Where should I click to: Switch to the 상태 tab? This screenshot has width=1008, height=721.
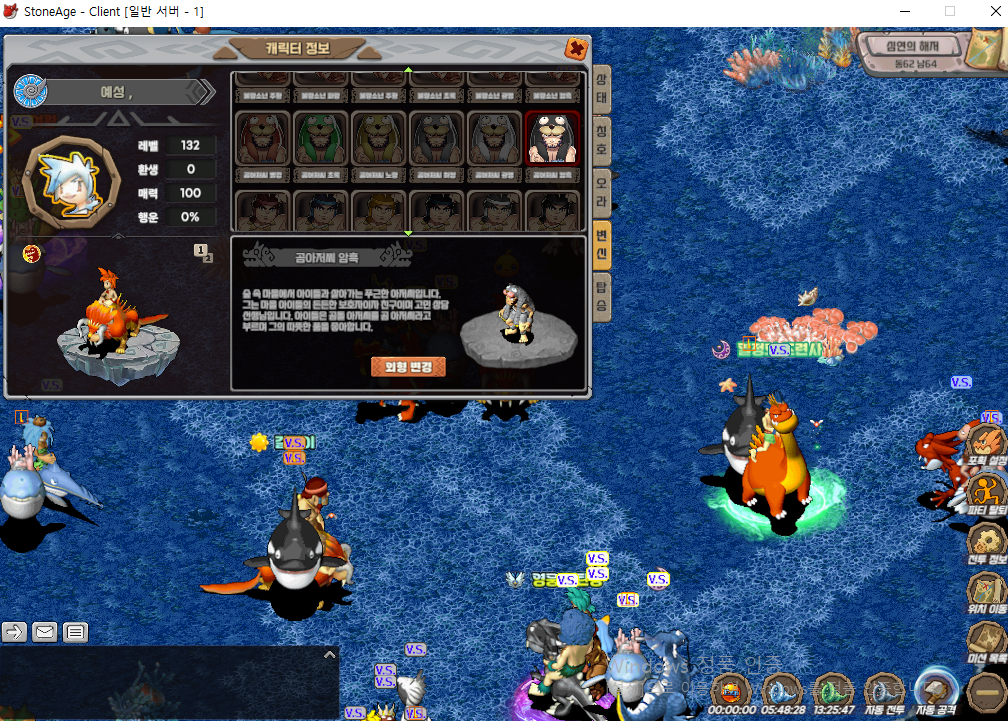click(601, 91)
